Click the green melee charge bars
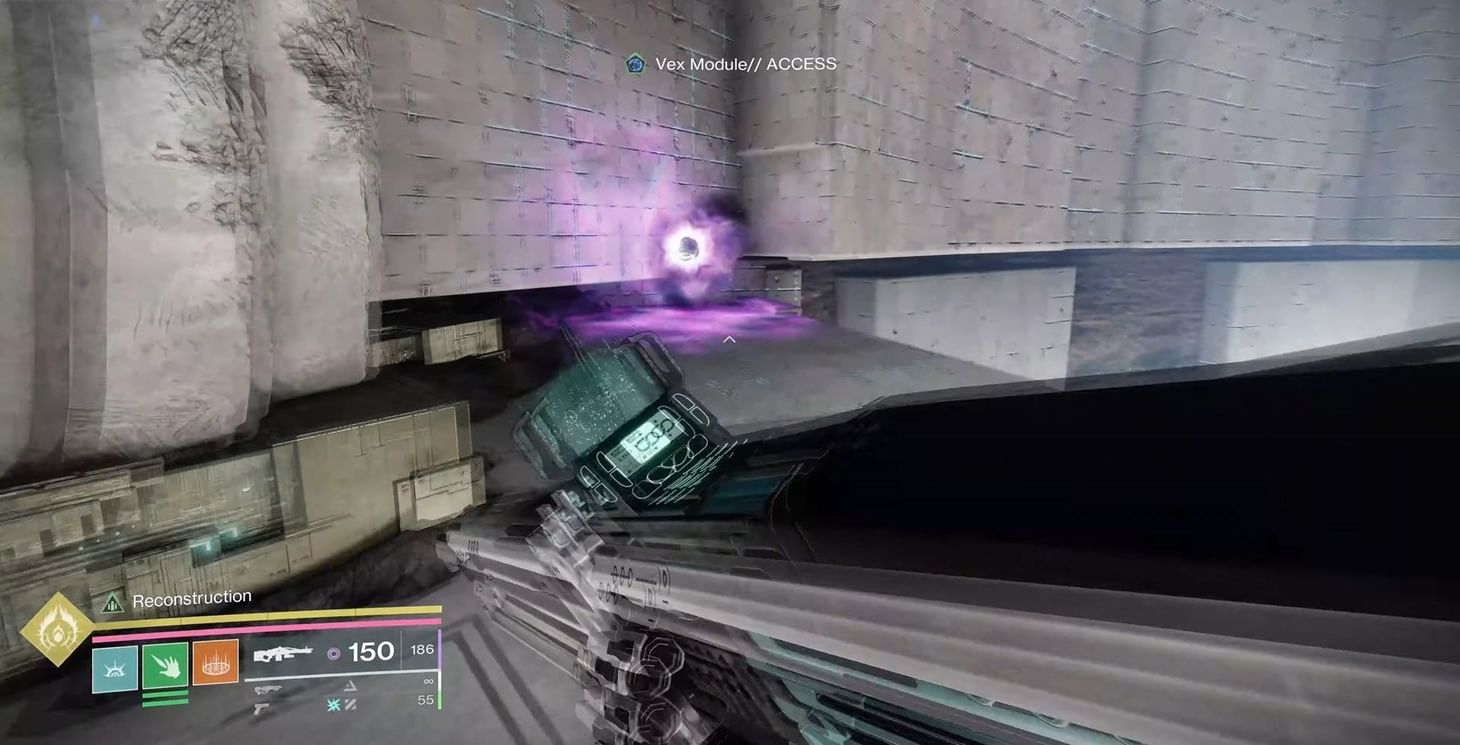Viewport: 1460px width, 745px height. point(164,698)
